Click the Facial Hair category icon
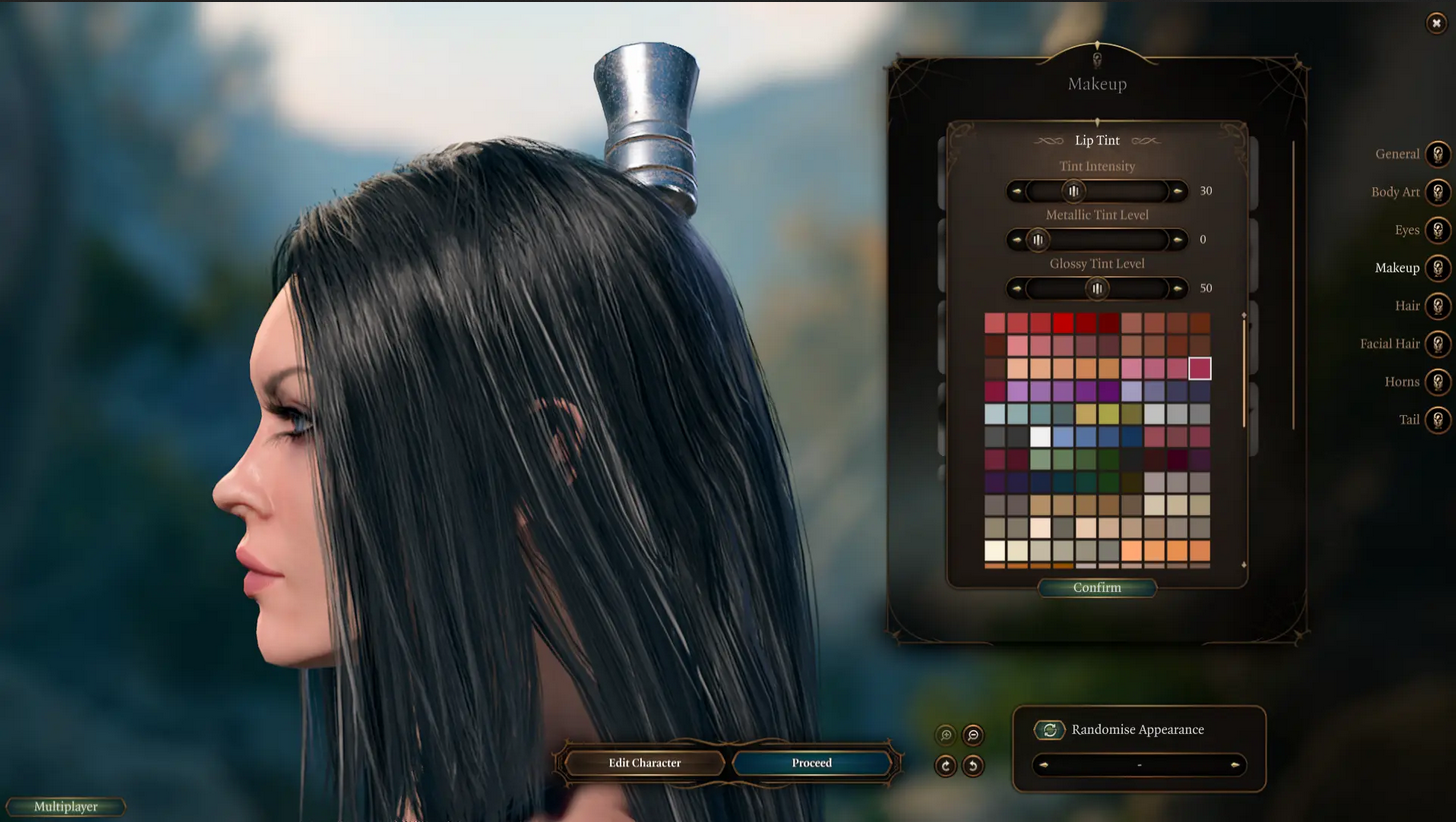Image resolution: width=1456 pixels, height=822 pixels. (1438, 344)
